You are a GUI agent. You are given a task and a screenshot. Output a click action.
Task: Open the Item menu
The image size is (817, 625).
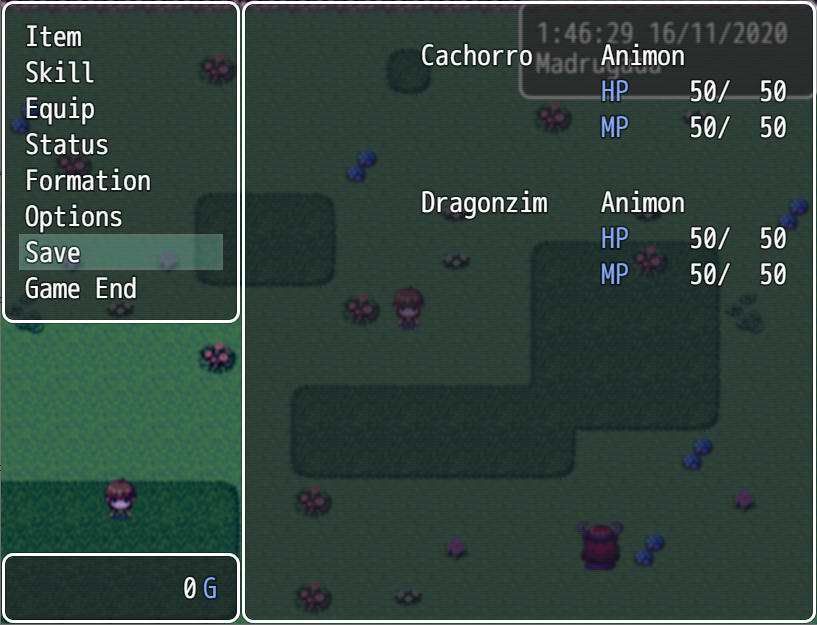pos(53,37)
